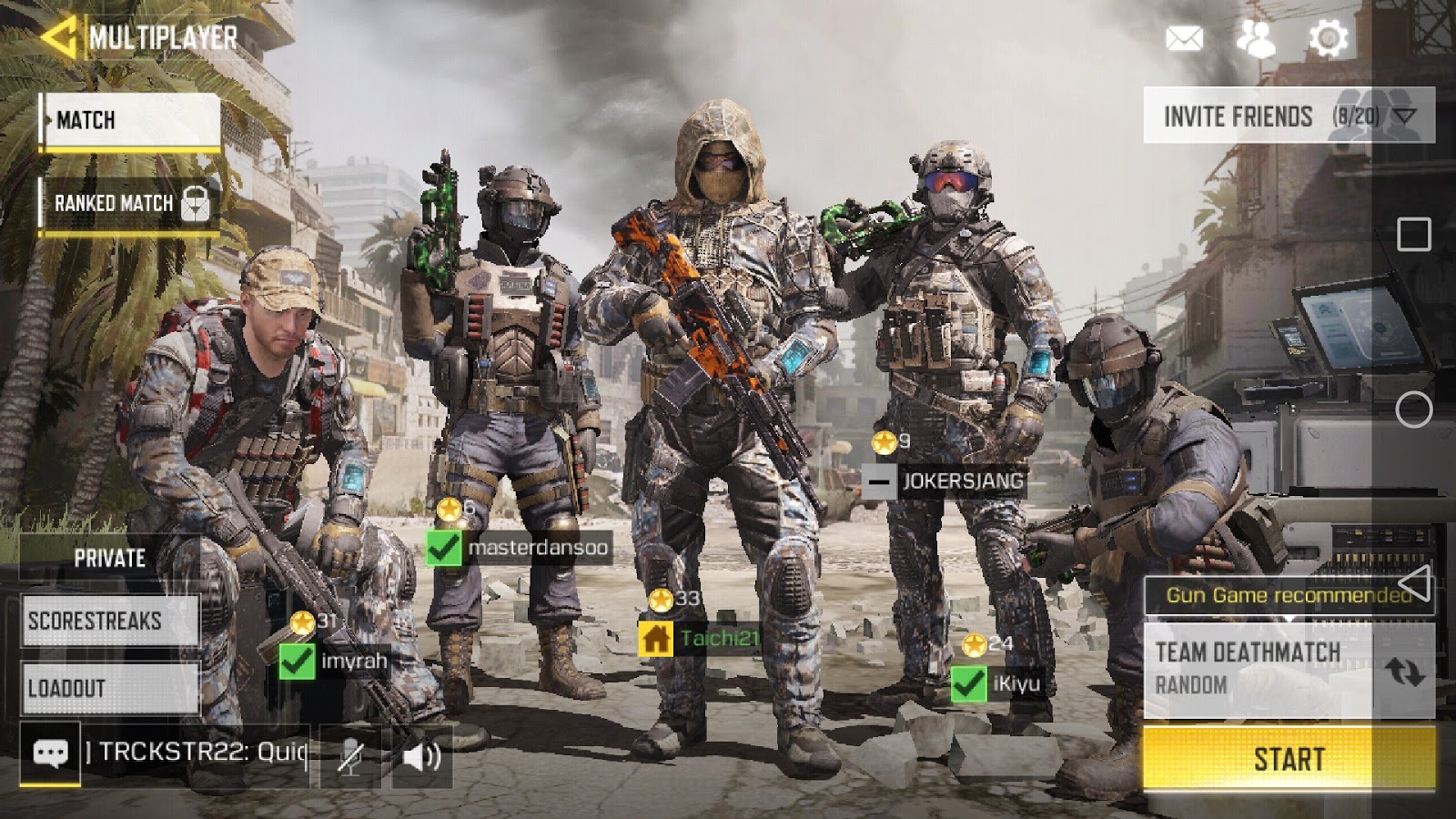Tap the Android home circle button
1456x819 pixels.
click(x=1413, y=409)
